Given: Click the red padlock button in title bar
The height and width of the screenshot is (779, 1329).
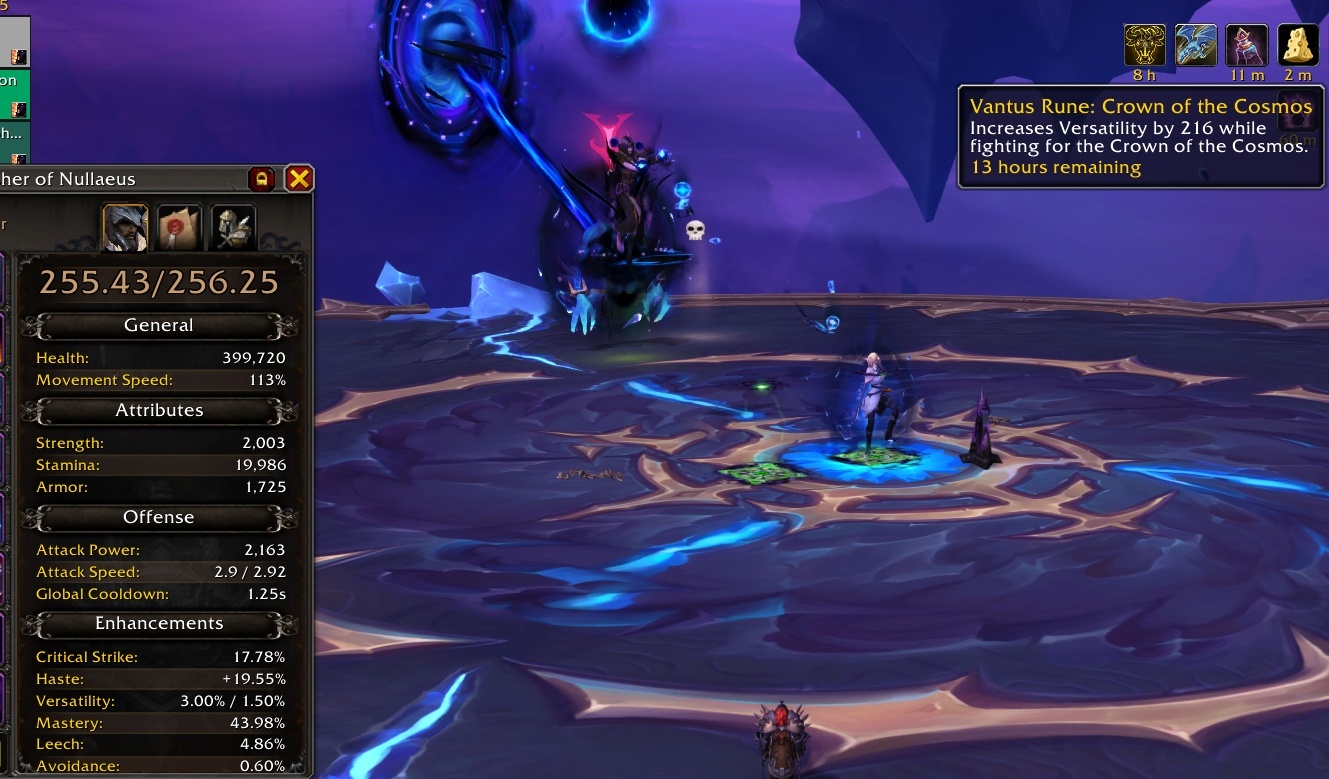Looking at the screenshot, I should [262, 179].
